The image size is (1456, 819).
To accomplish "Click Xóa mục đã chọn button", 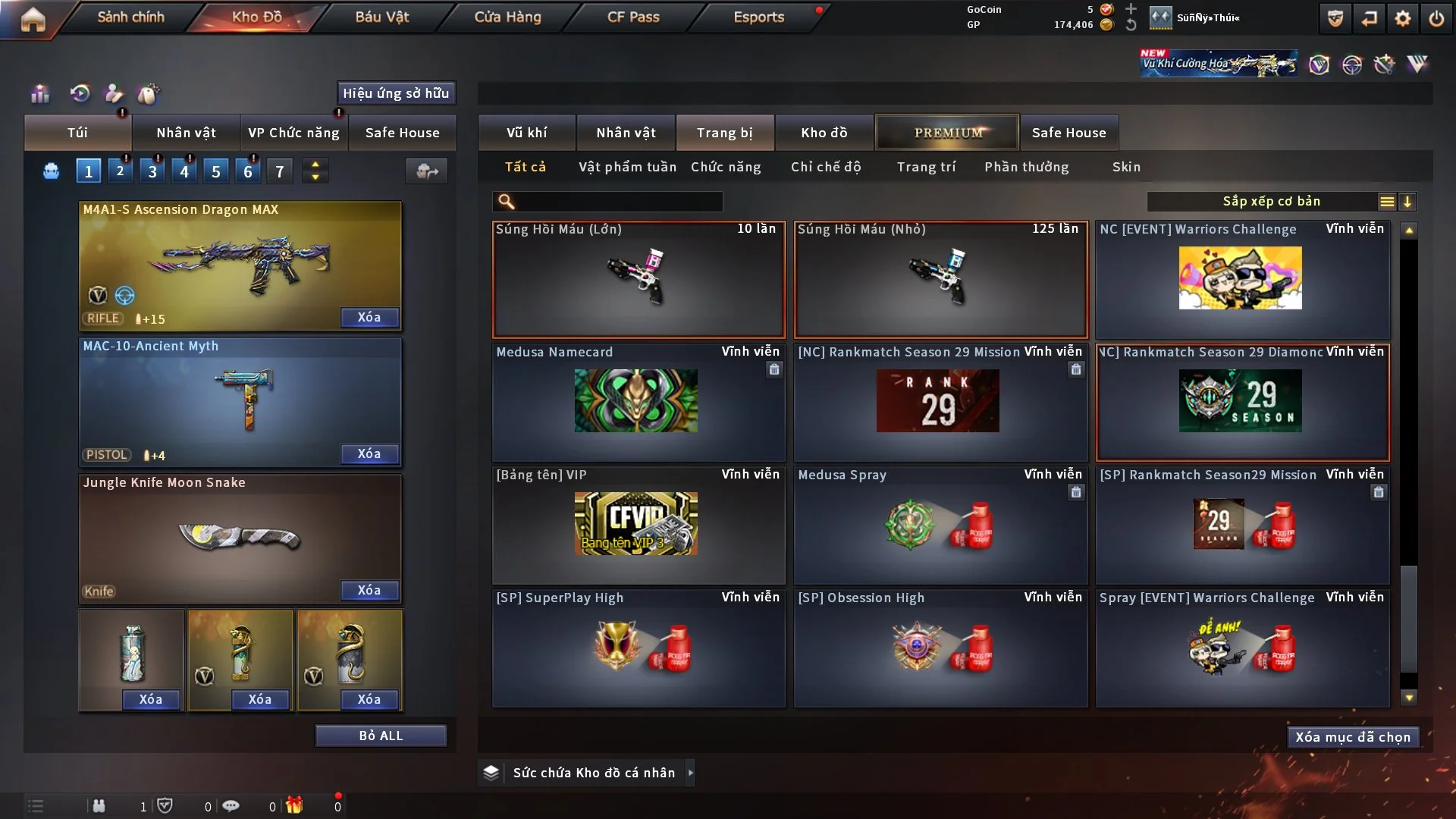I will pyautogui.click(x=1353, y=737).
